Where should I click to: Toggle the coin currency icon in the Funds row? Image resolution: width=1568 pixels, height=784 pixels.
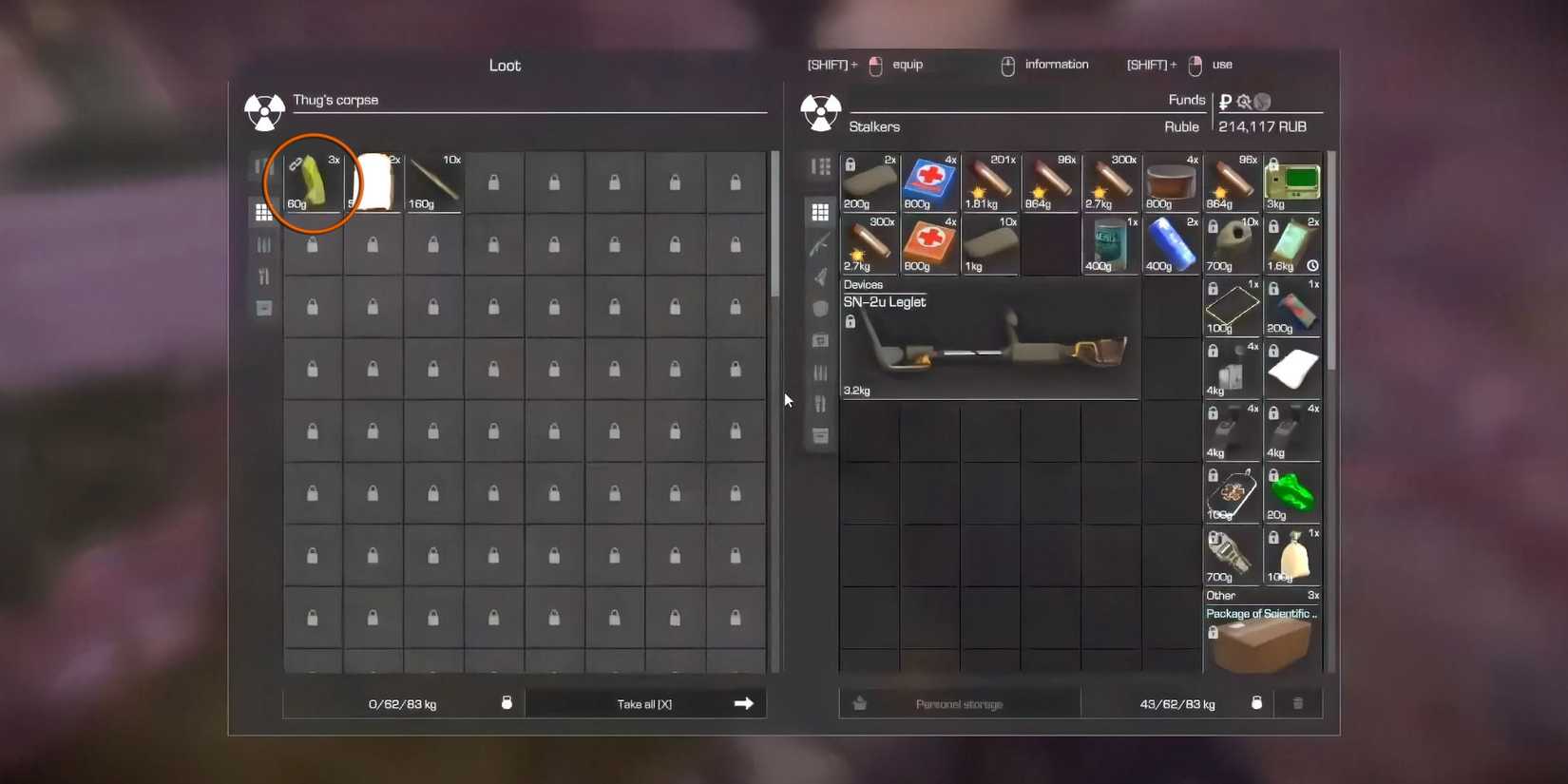coord(1261,100)
